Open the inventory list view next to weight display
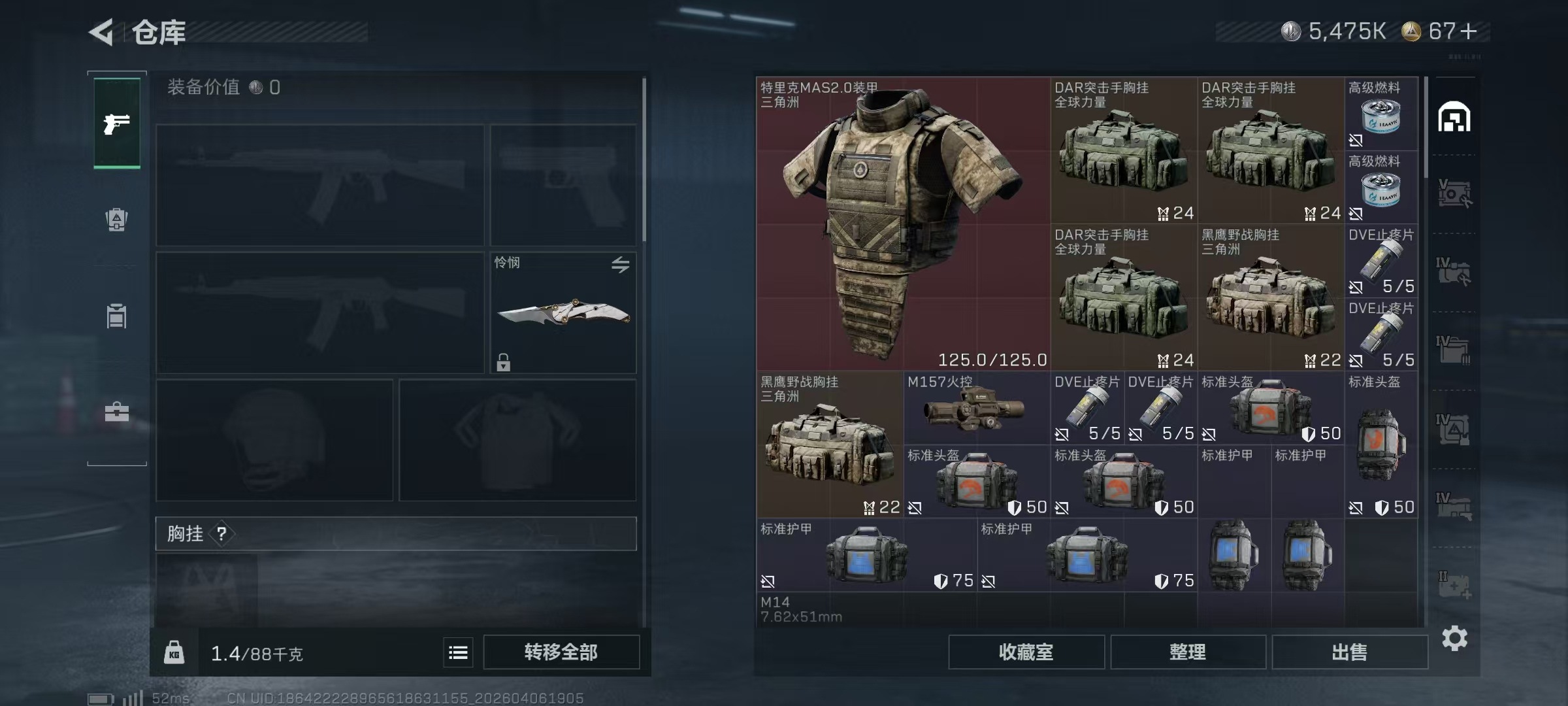Screen dimensions: 1568x706 coord(458,652)
